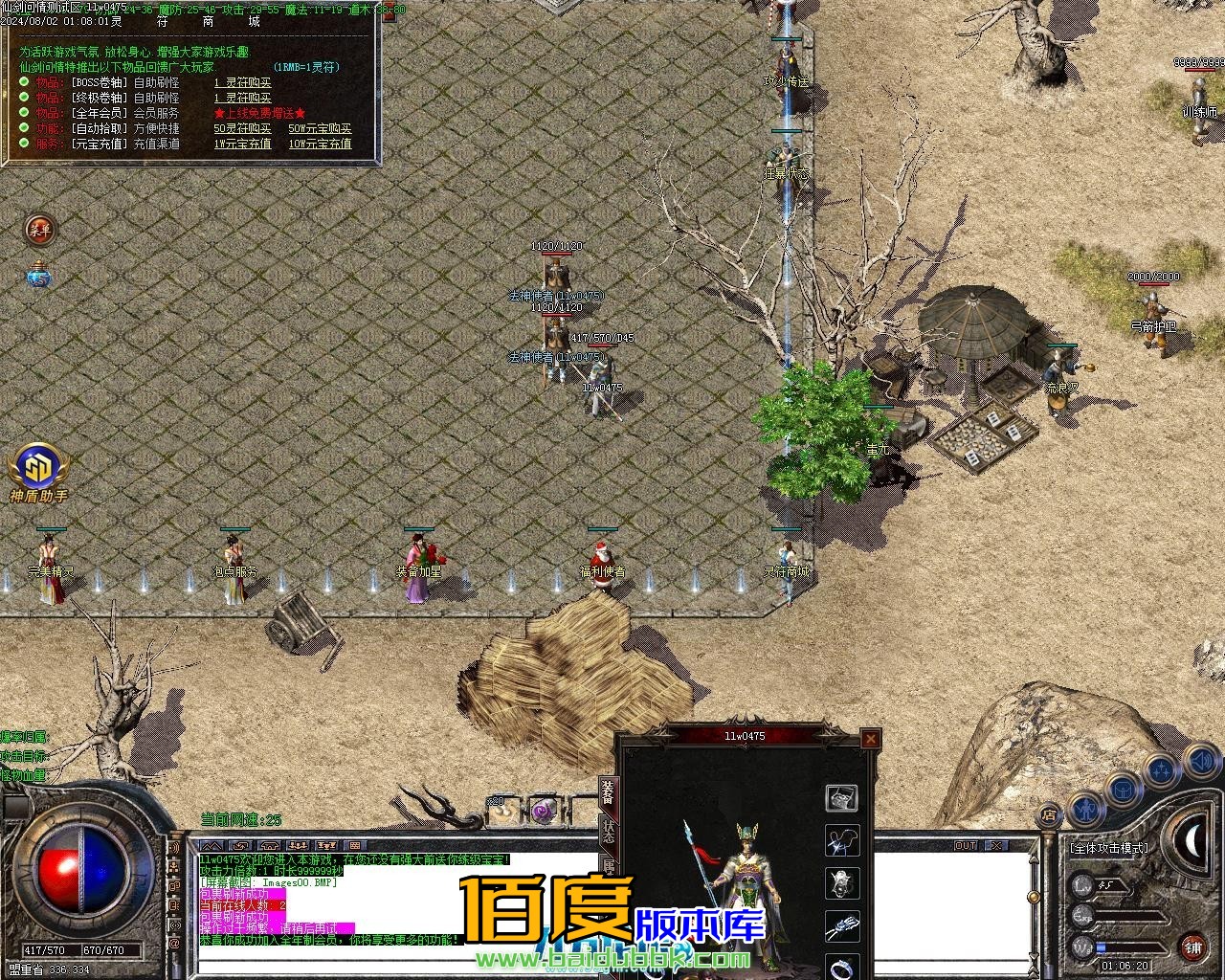Open the inventory bag icon bottom-right
1225x980 pixels.
tap(1123, 790)
